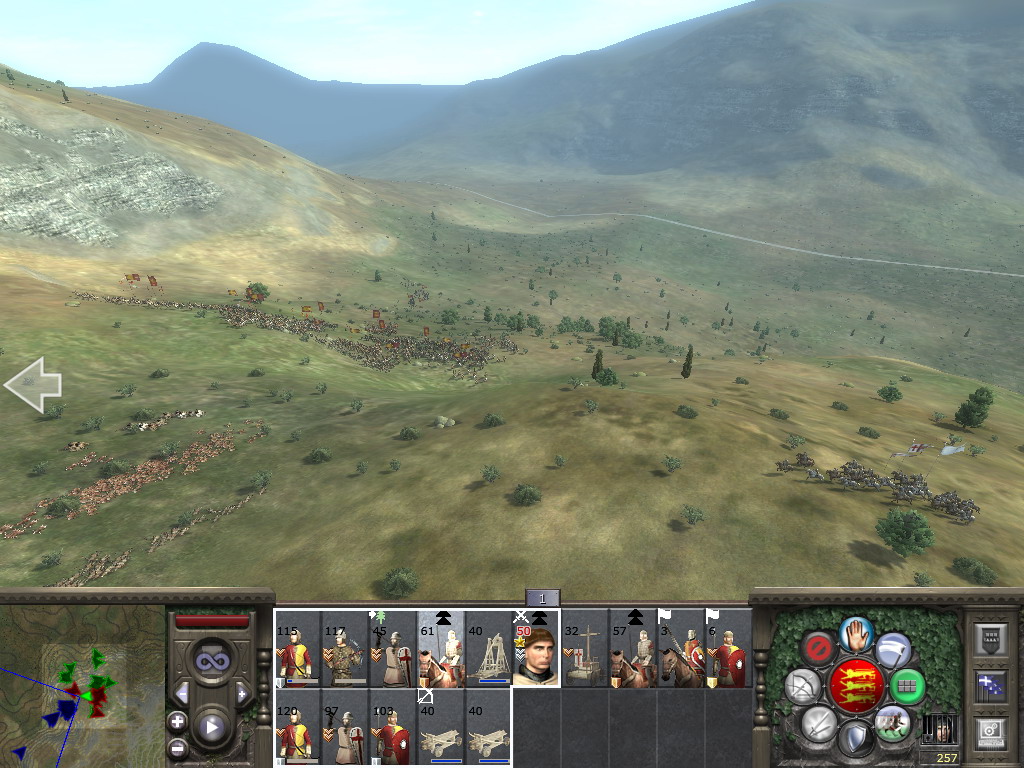Activate the raised hand stop button

[856, 632]
